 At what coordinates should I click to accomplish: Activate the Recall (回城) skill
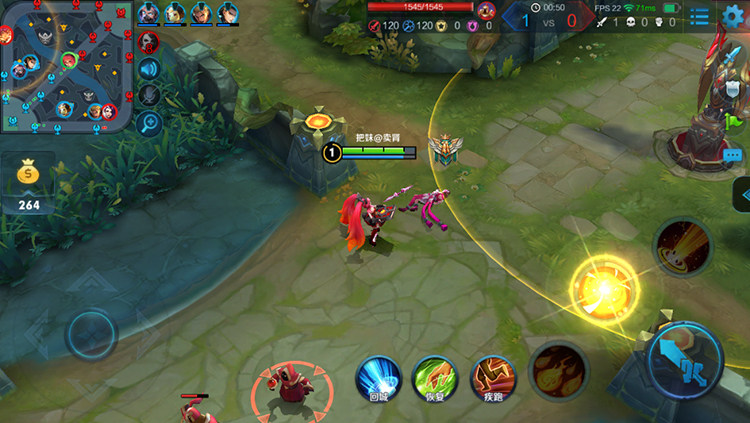click(379, 377)
